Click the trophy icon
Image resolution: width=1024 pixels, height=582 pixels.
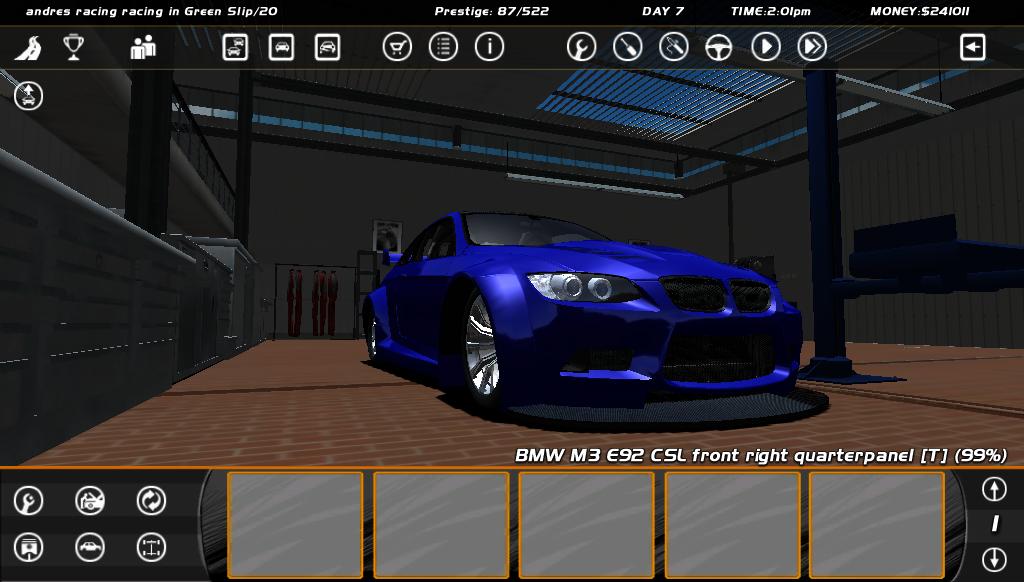[x=73, y=47]
